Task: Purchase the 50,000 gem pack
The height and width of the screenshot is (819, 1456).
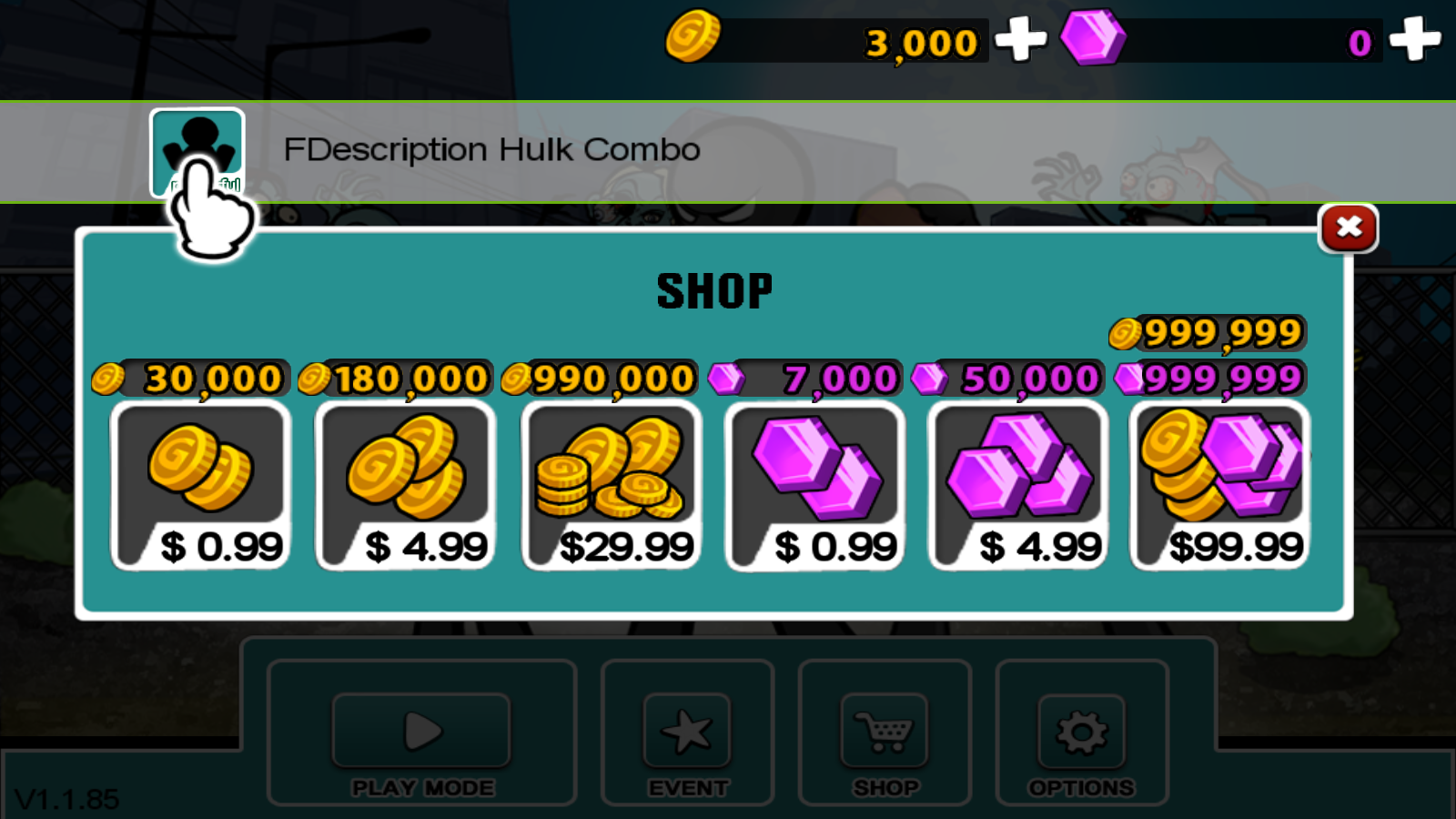Action: tap(1018, 486)
